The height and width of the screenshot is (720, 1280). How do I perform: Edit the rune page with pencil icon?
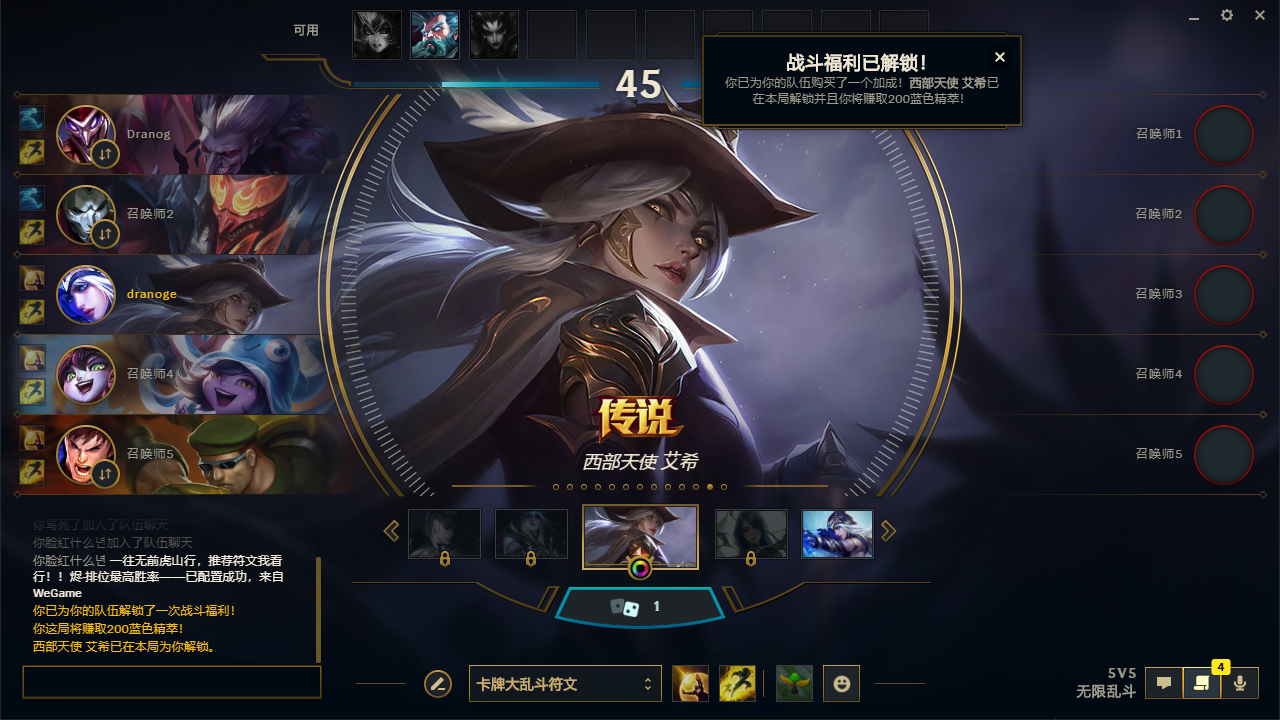coord(437,684)
